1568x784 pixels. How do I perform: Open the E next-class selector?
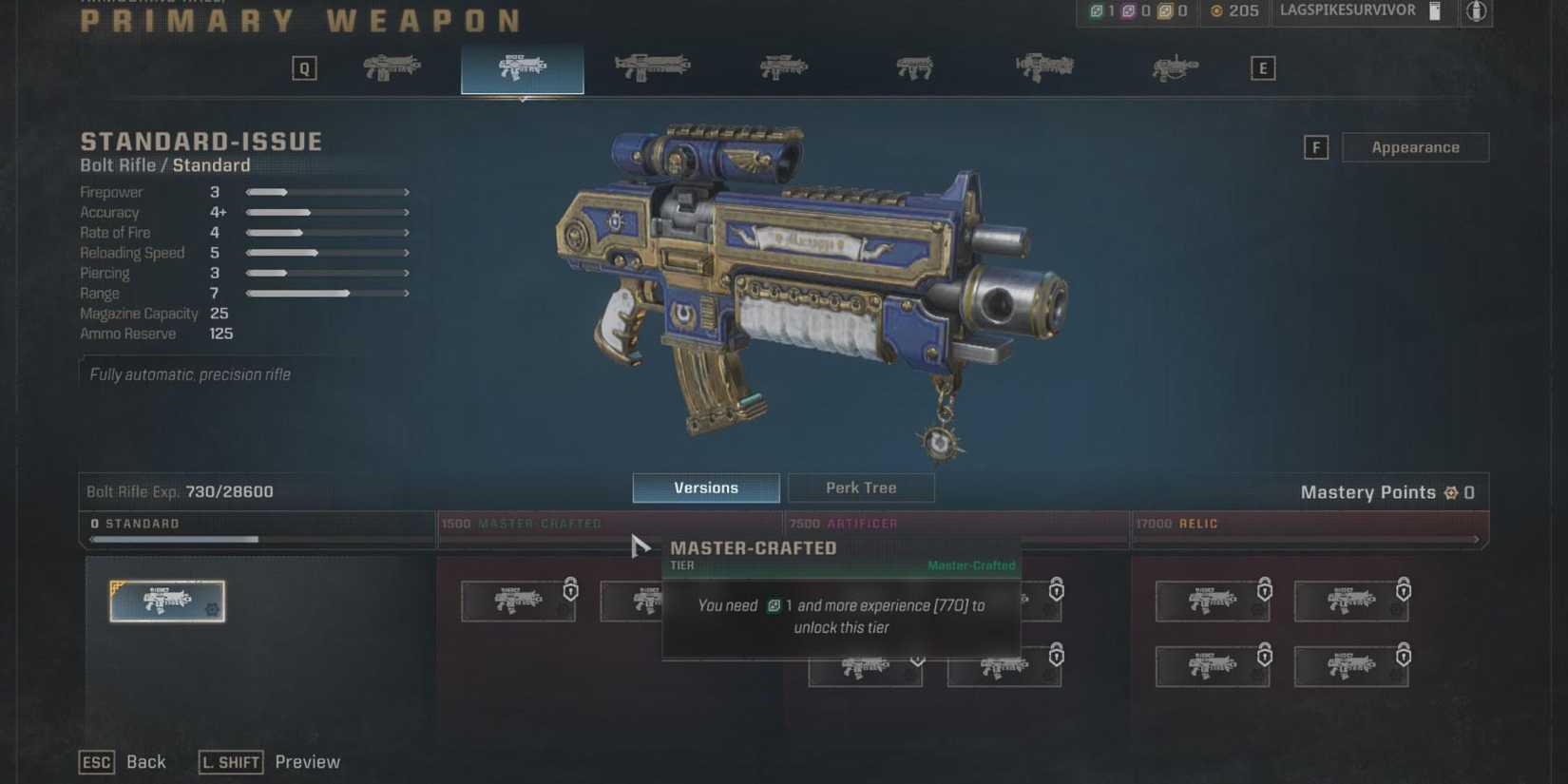1262,67
